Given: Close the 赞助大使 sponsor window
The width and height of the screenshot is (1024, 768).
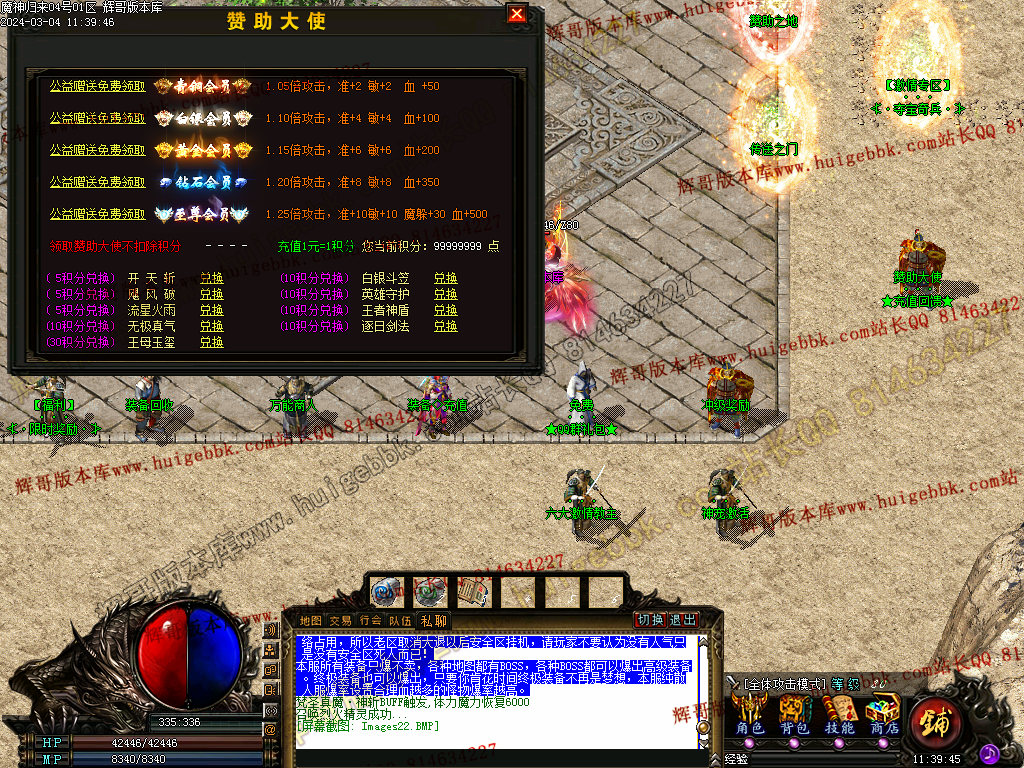Looking at the screenshot, I should coord(516,14).
